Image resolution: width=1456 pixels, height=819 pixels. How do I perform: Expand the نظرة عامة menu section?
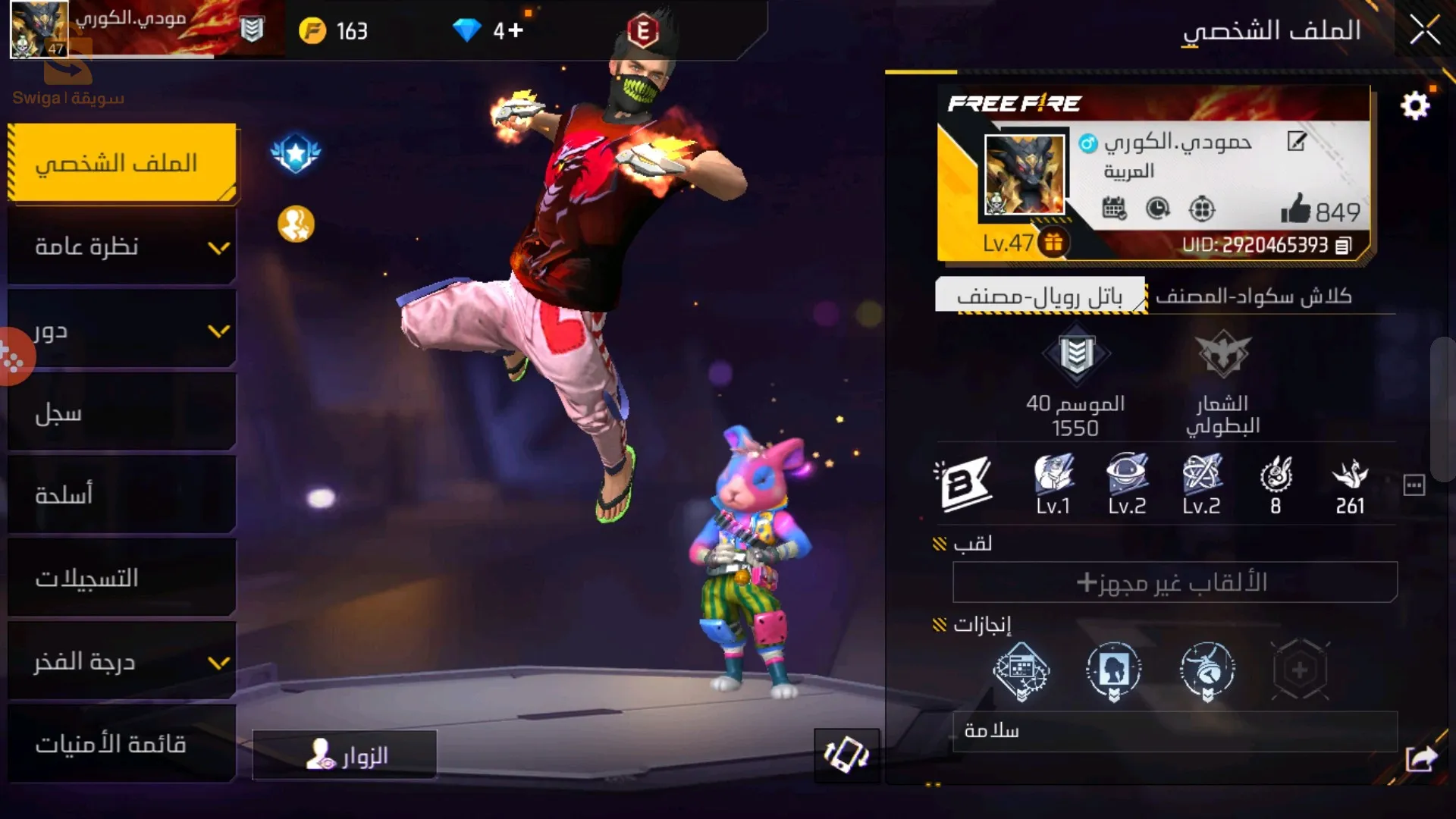coord(121,247)
